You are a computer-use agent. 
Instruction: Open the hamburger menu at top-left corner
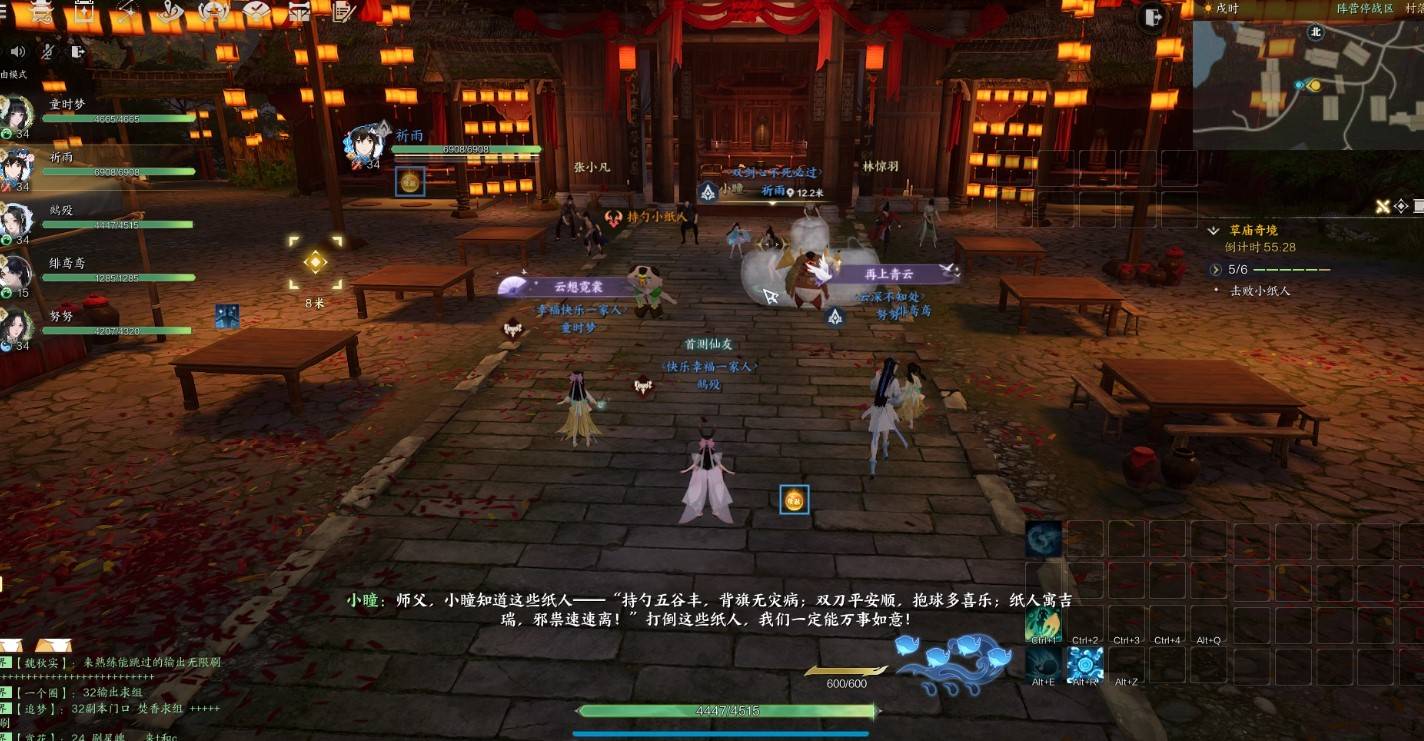5,10
